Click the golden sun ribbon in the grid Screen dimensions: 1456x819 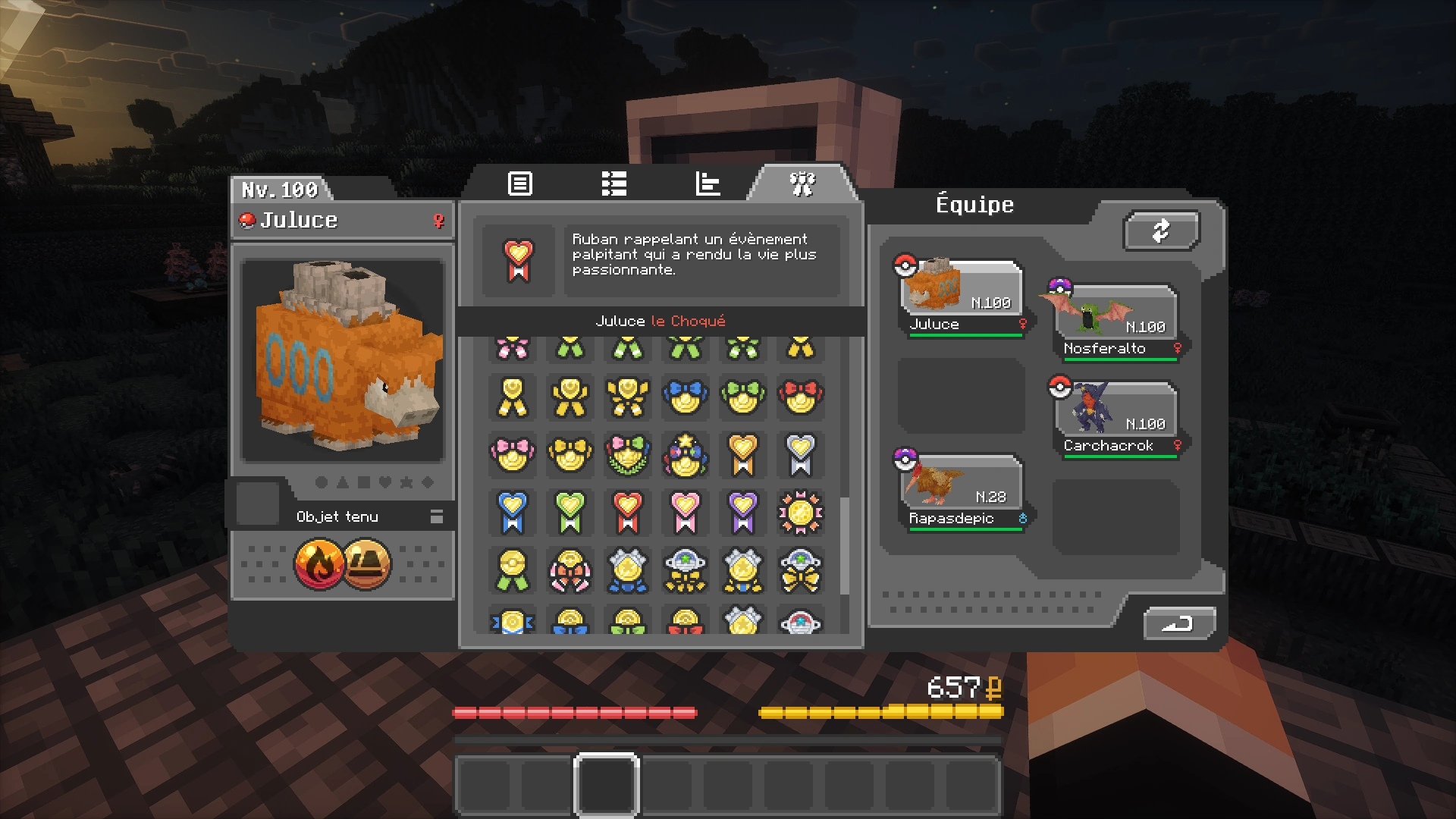coord(801,513)
